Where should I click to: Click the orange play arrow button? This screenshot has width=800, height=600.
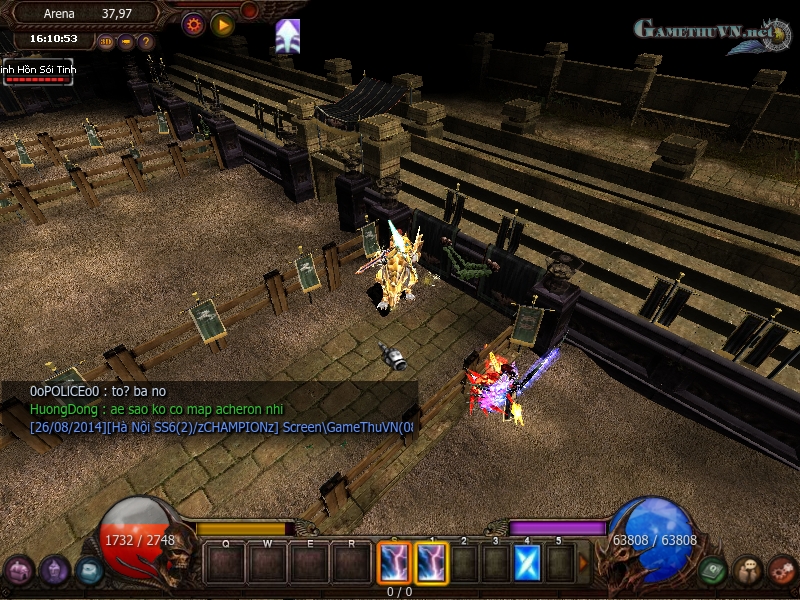point(222,25)
